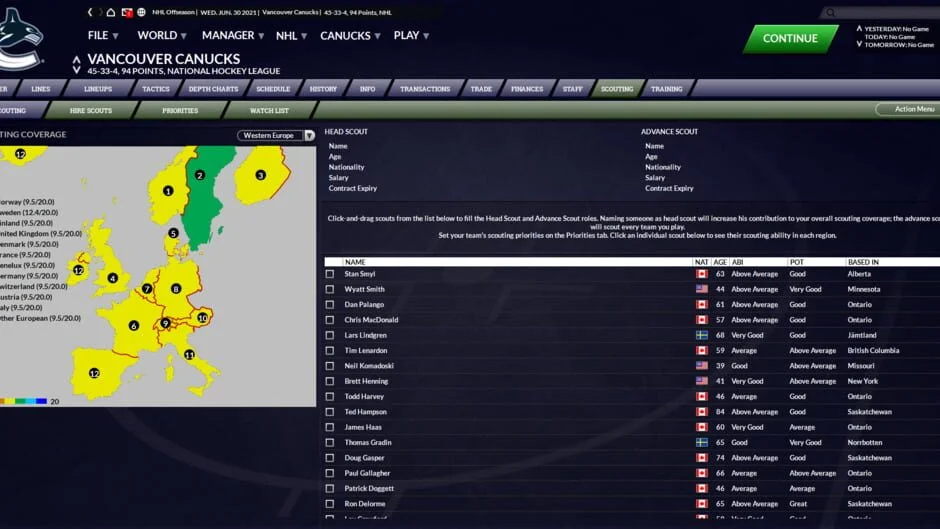
Task: Open the Action Menu button
Action: (908, 109)
